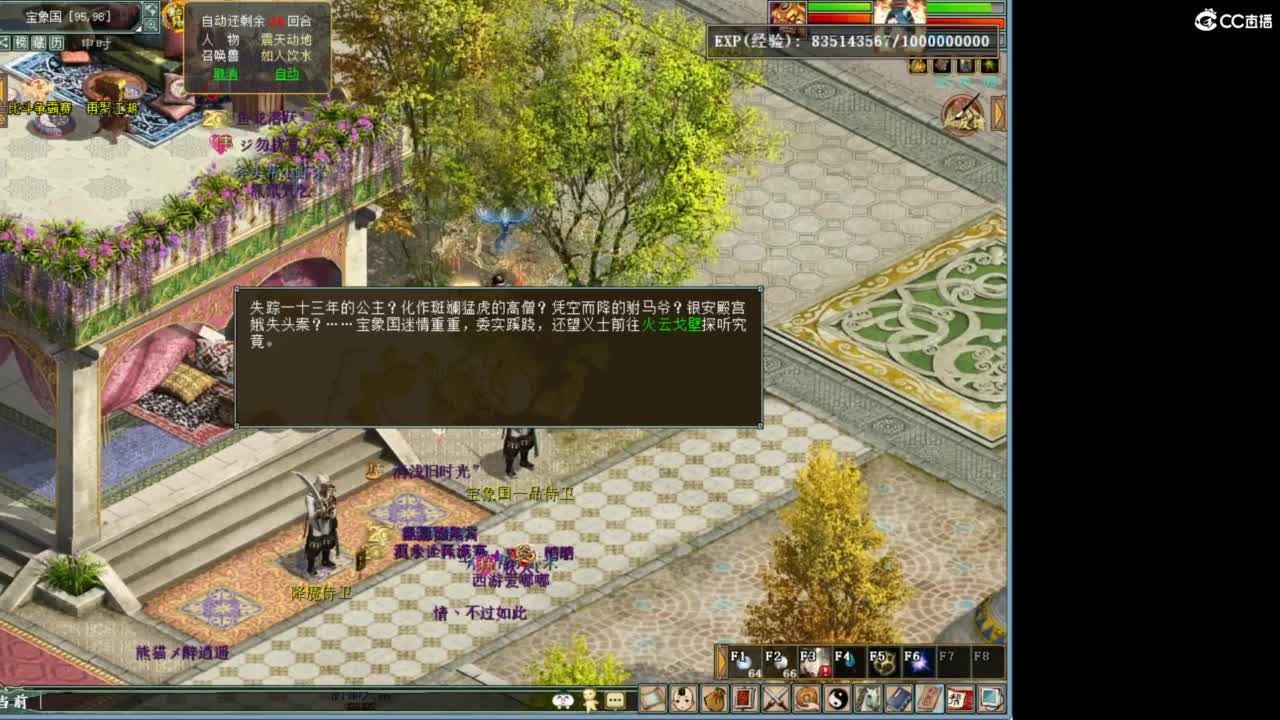Image resolution: width=1280 pixels, height=720 pixels.
Task: Open the character face portrait icon
Action: (x=682, y=701)
